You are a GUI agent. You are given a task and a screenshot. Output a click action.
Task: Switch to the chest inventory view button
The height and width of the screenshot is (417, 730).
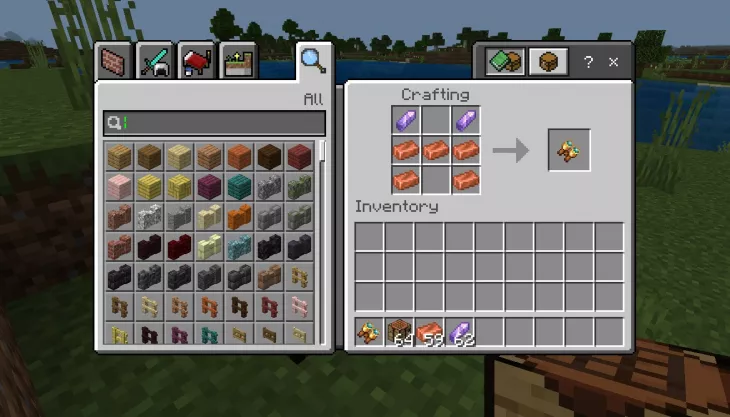pyautogui.click(x=547, y=62)
